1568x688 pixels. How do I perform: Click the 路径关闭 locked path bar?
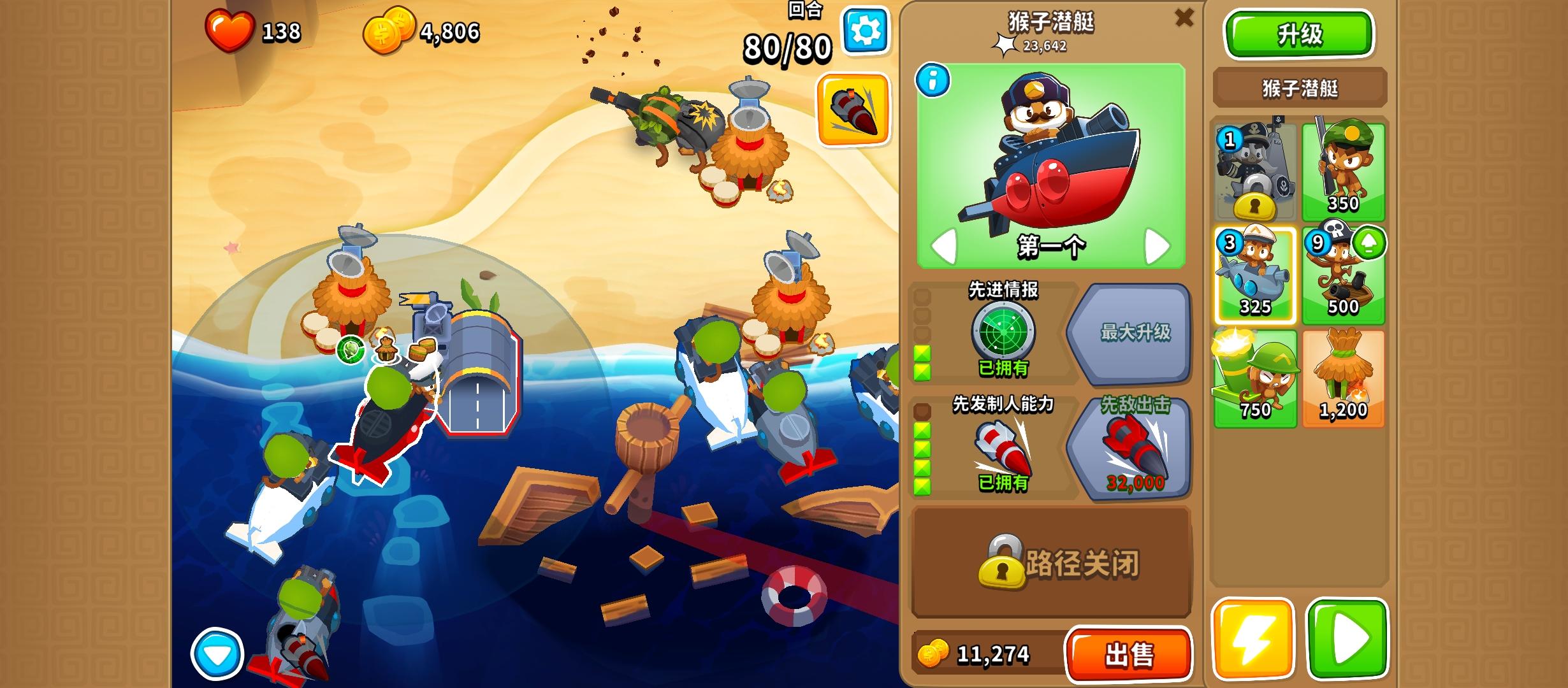tap(1052, 563)
